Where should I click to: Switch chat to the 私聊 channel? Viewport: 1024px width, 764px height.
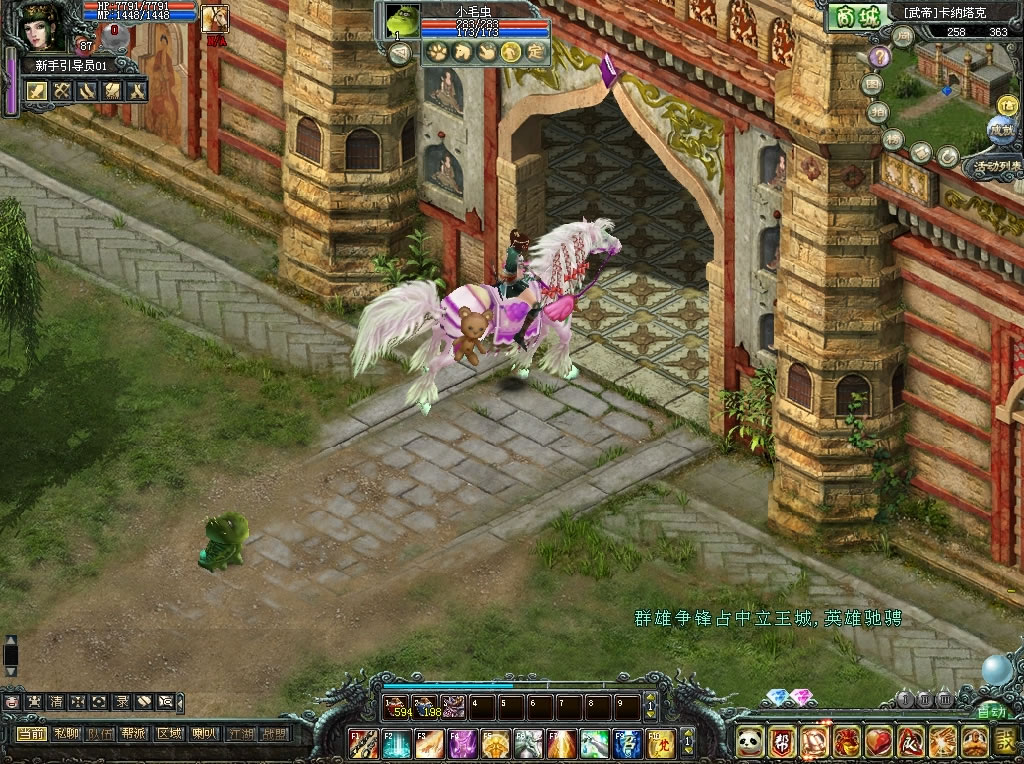[x=67, y=733]
